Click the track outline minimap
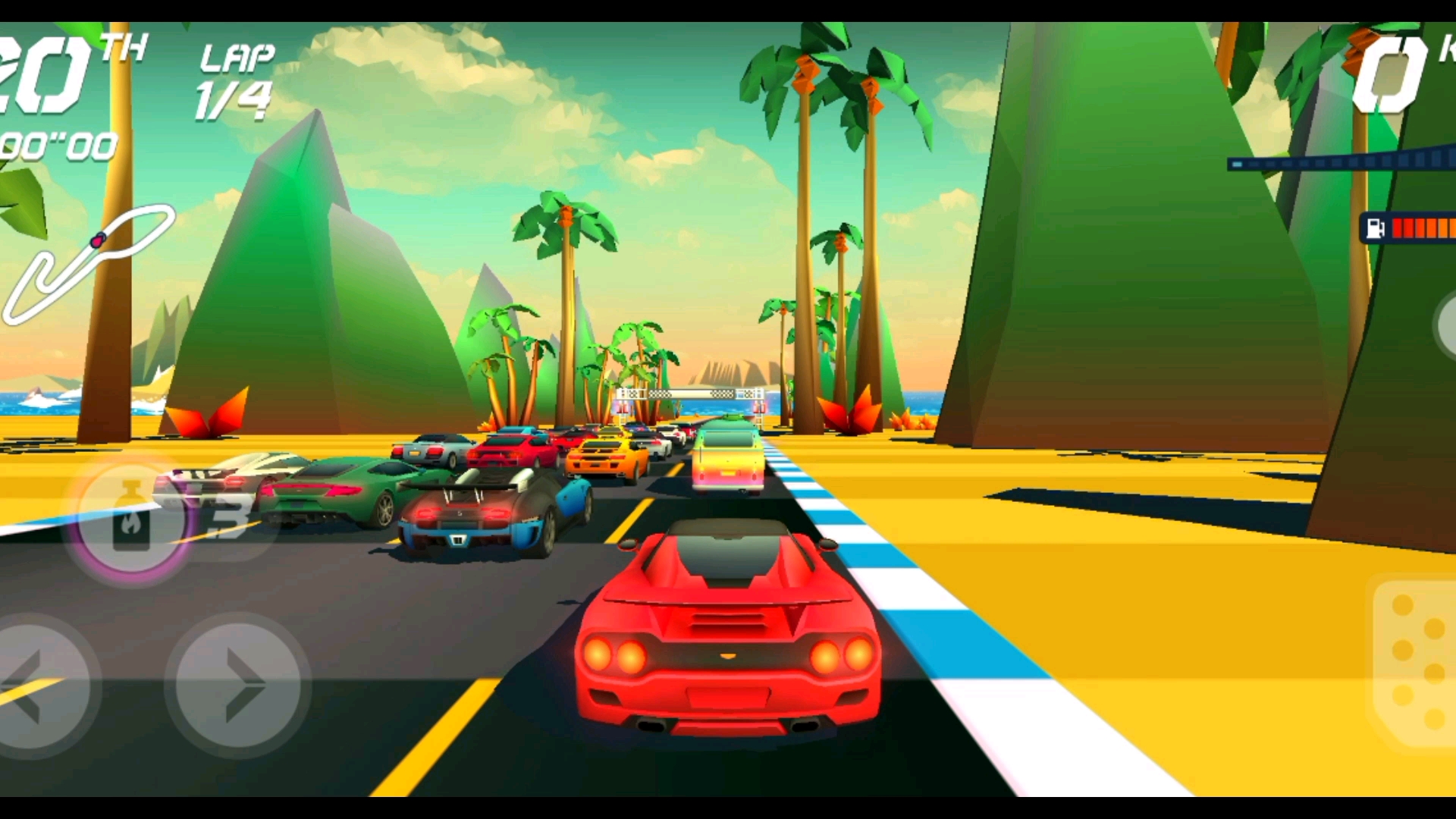Screen dimensions: 1456x819 [x=87, y=263]
